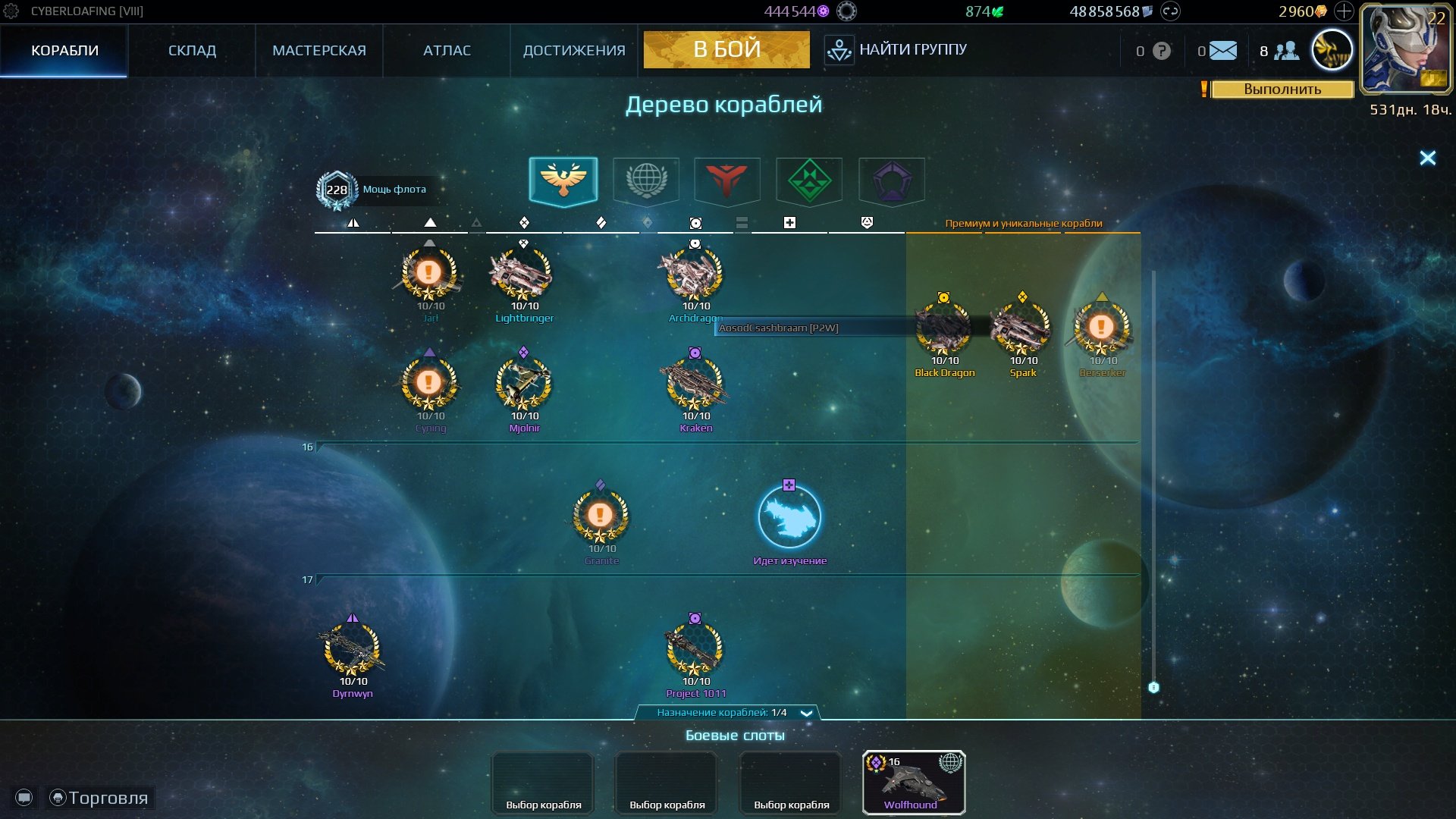Choose the globe faction emblem tab
1456x819 pixels.
tap(645, 181)
